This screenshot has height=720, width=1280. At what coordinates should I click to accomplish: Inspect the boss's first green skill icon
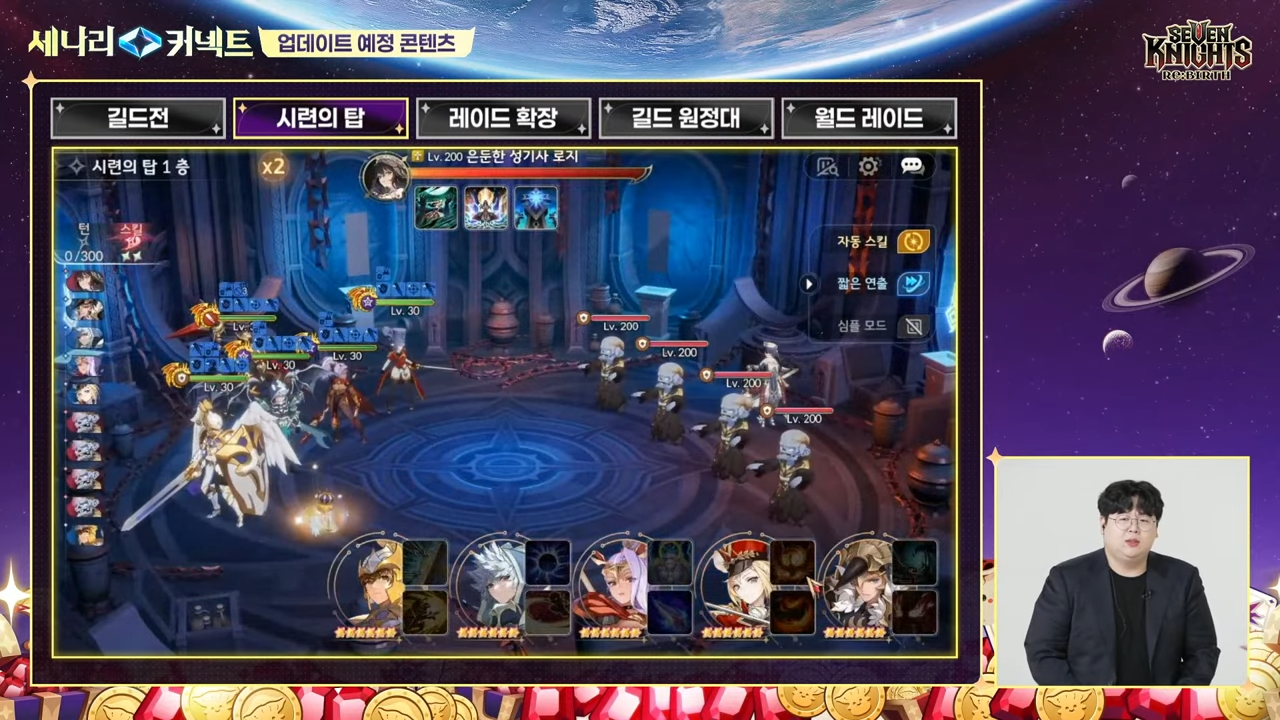pos(437,208)
